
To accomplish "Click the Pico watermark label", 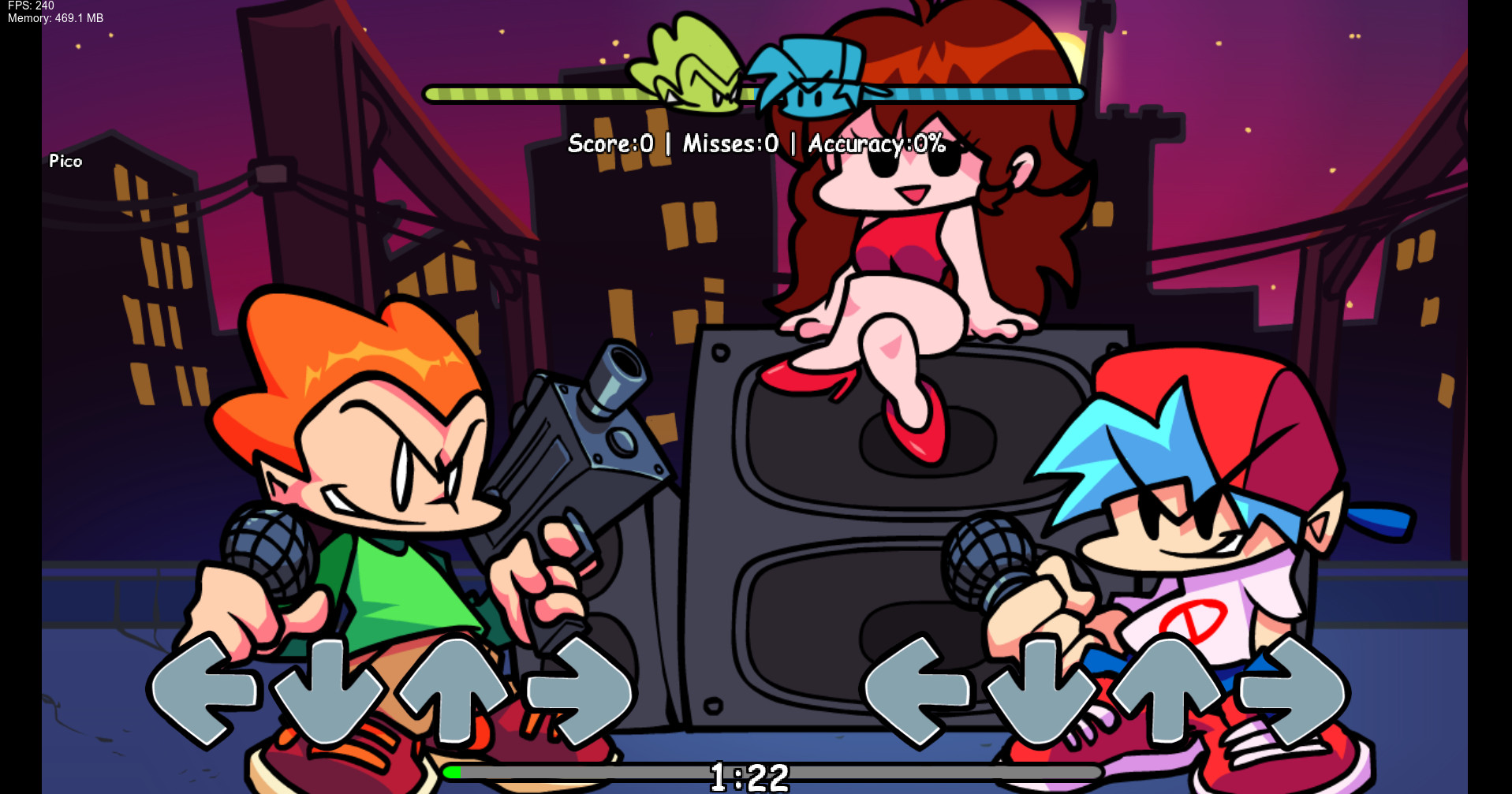I will [x=65, y=161].
